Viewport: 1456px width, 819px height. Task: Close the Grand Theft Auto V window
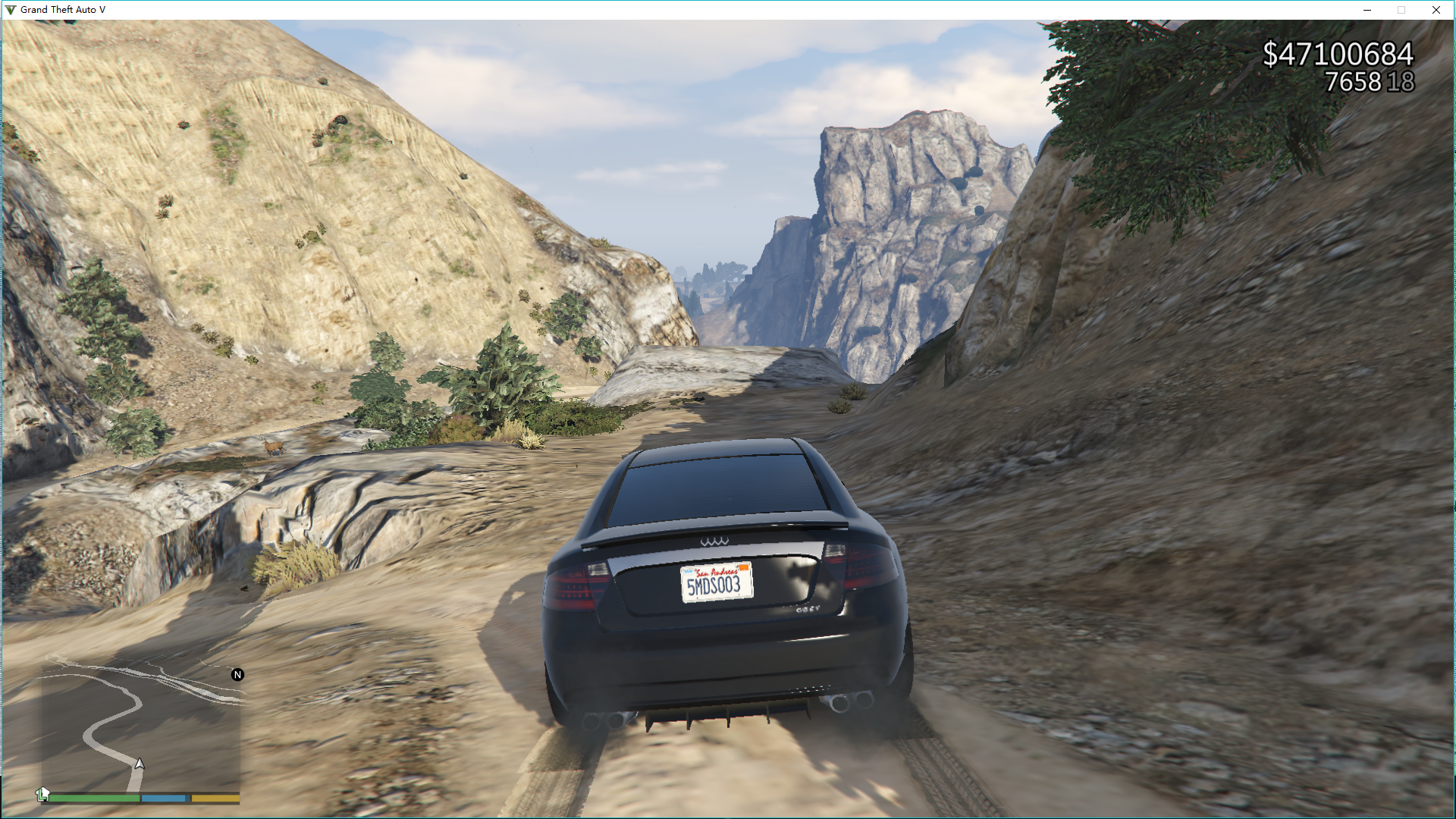pyautogui.click(x=1436, y=10)
